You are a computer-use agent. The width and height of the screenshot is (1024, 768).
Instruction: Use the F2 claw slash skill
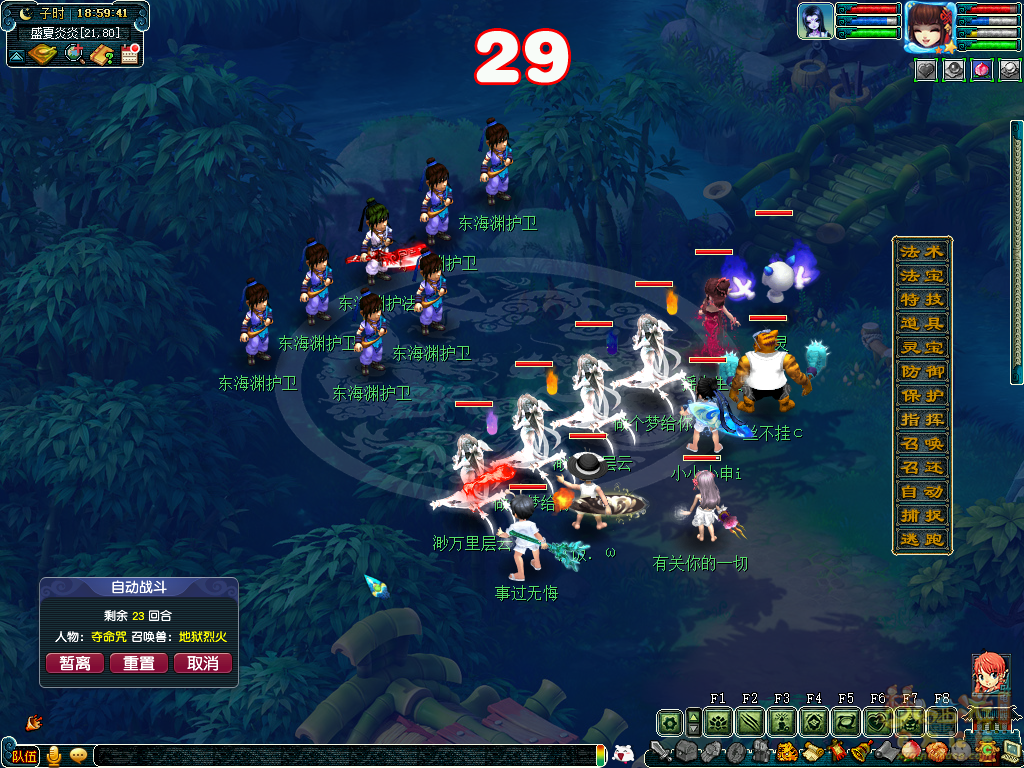click(x=750, y=721)
